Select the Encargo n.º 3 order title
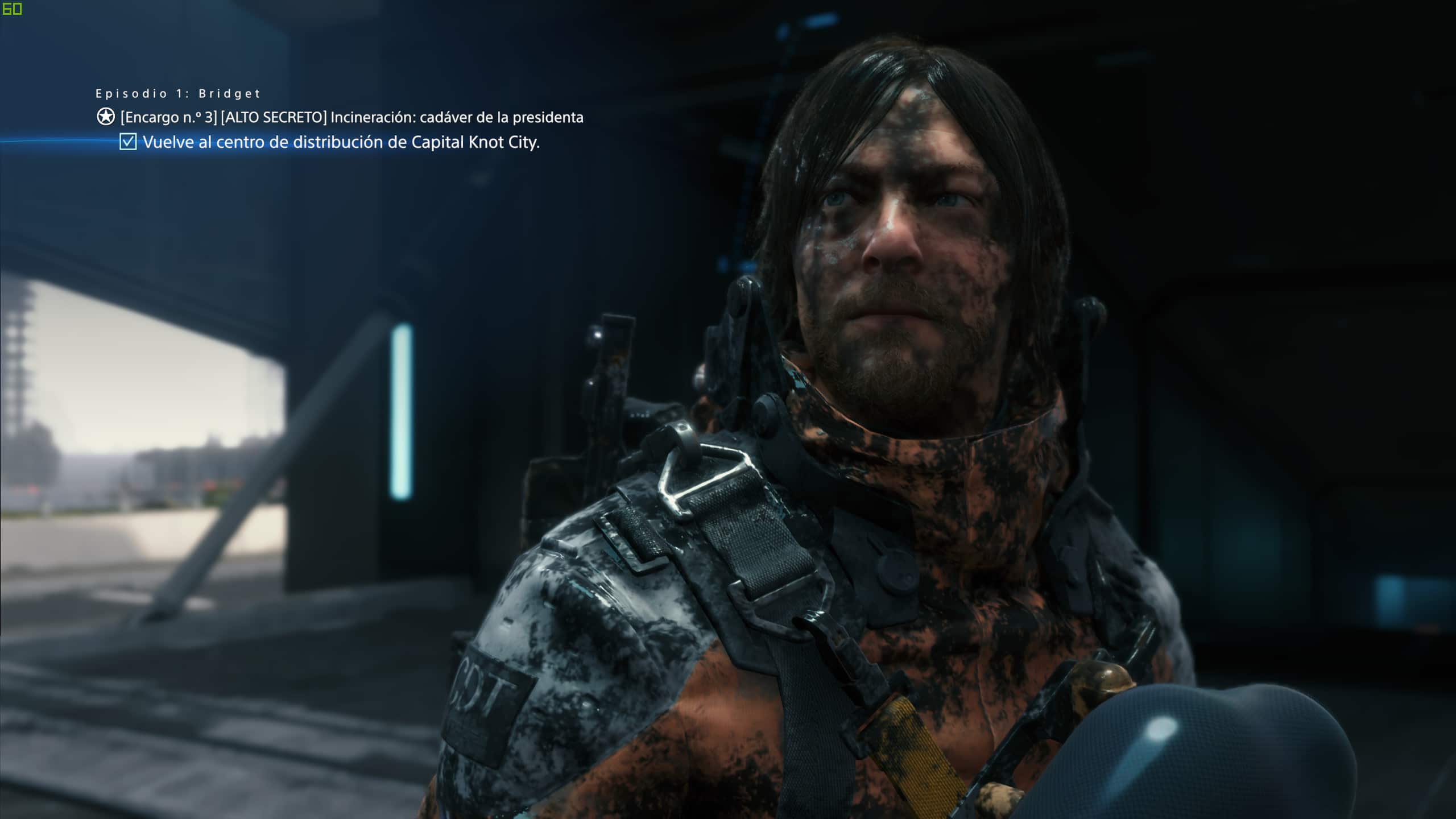The height and width of the screenshot is (819, 1456). click(351, 117)
